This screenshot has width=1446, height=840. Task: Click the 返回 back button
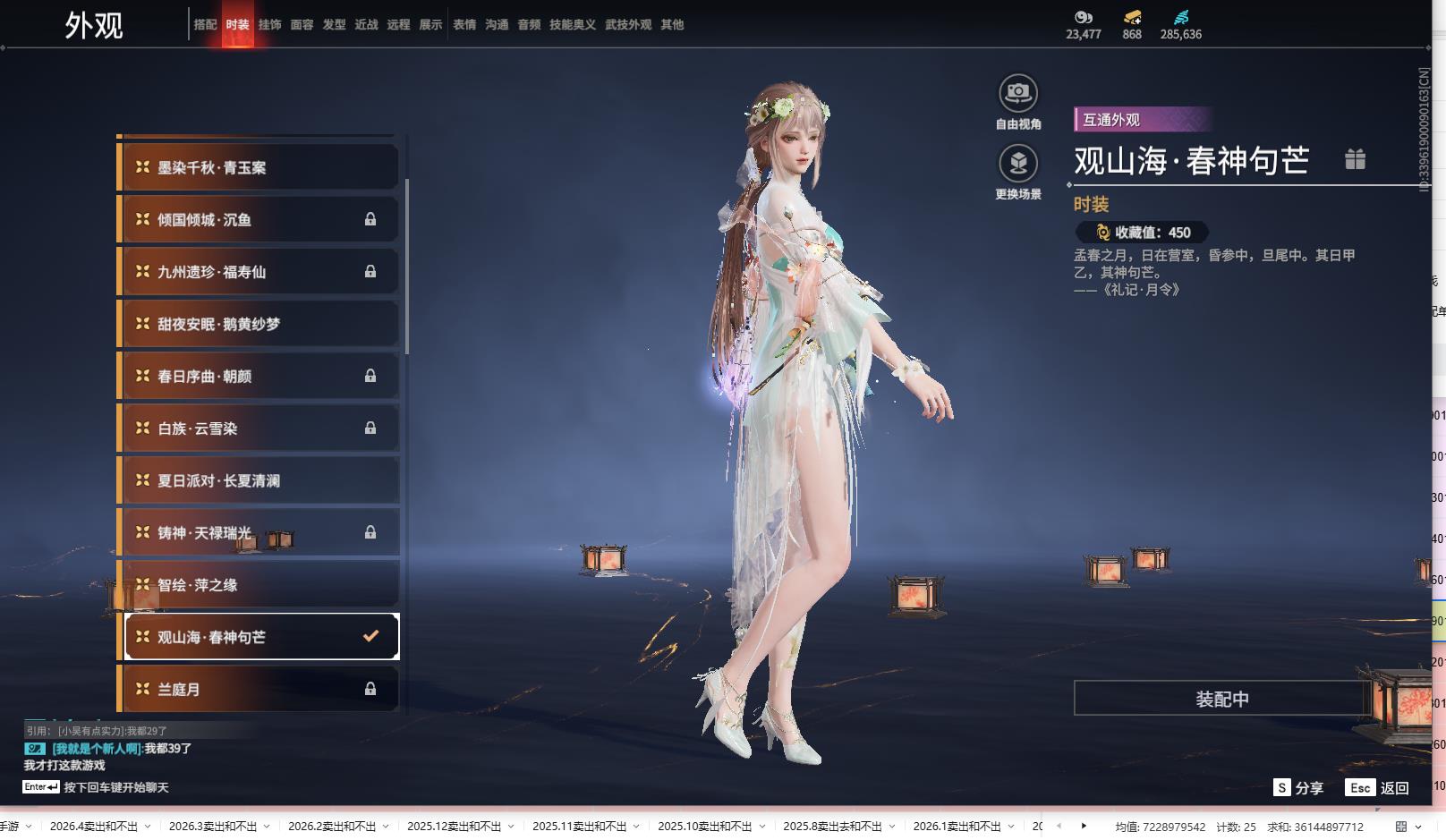click(x=1378, y=787)
